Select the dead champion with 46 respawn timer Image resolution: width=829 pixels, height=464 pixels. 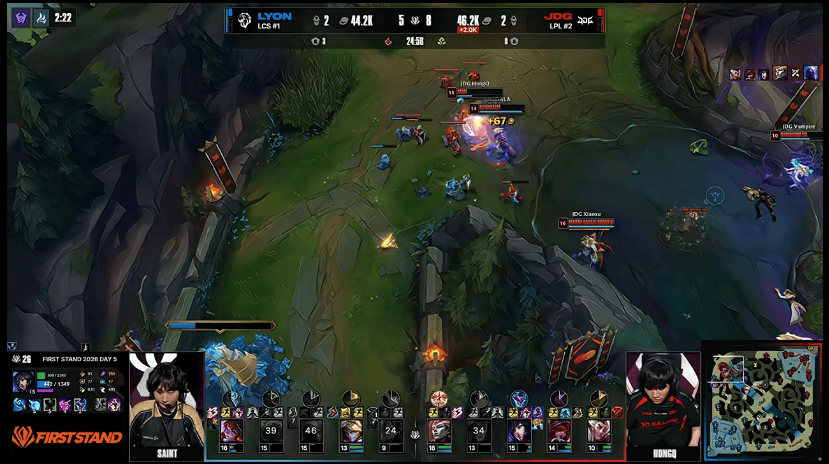tap(311, 431)
